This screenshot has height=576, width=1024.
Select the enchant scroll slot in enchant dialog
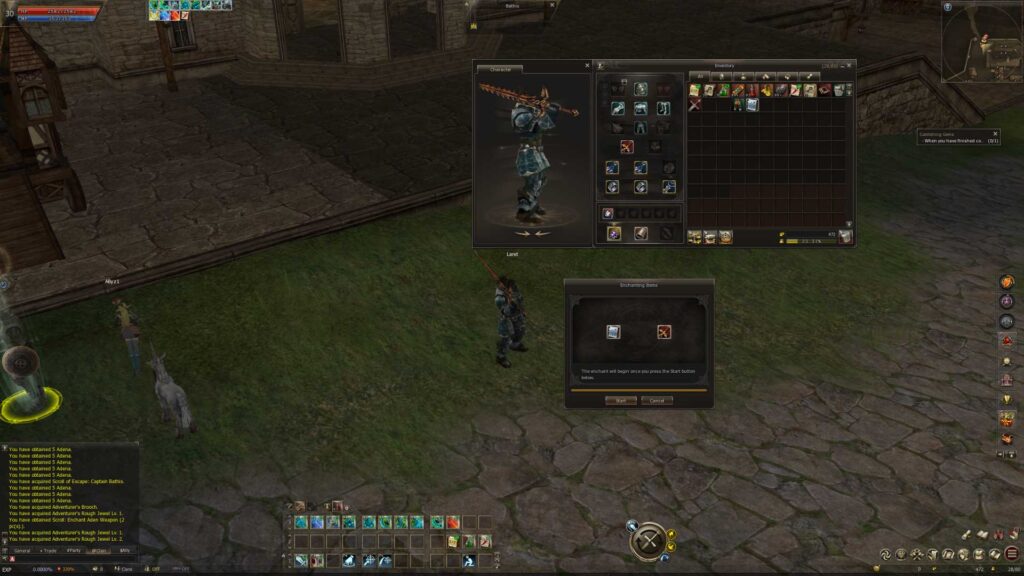click(613, 332)
